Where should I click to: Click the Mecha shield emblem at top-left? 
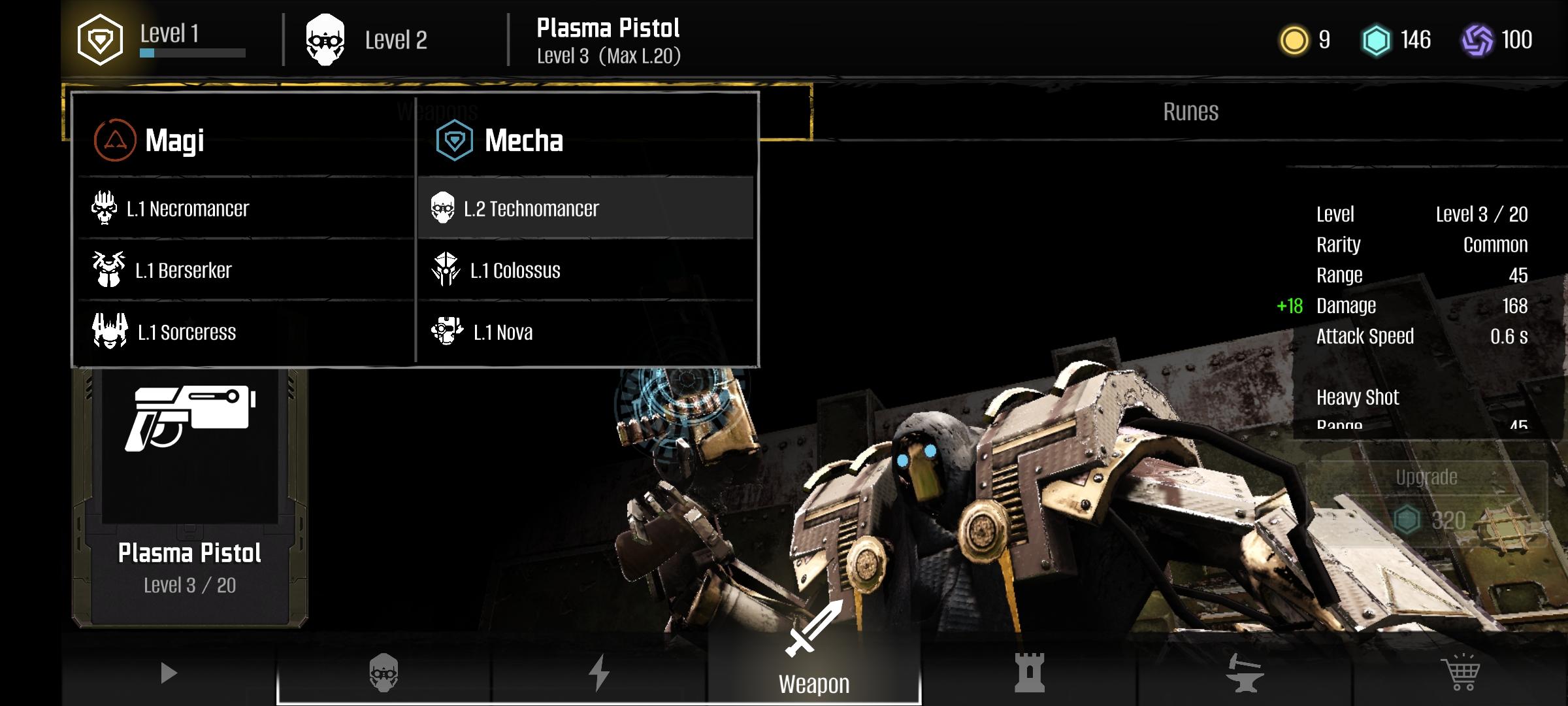[100, 41]
